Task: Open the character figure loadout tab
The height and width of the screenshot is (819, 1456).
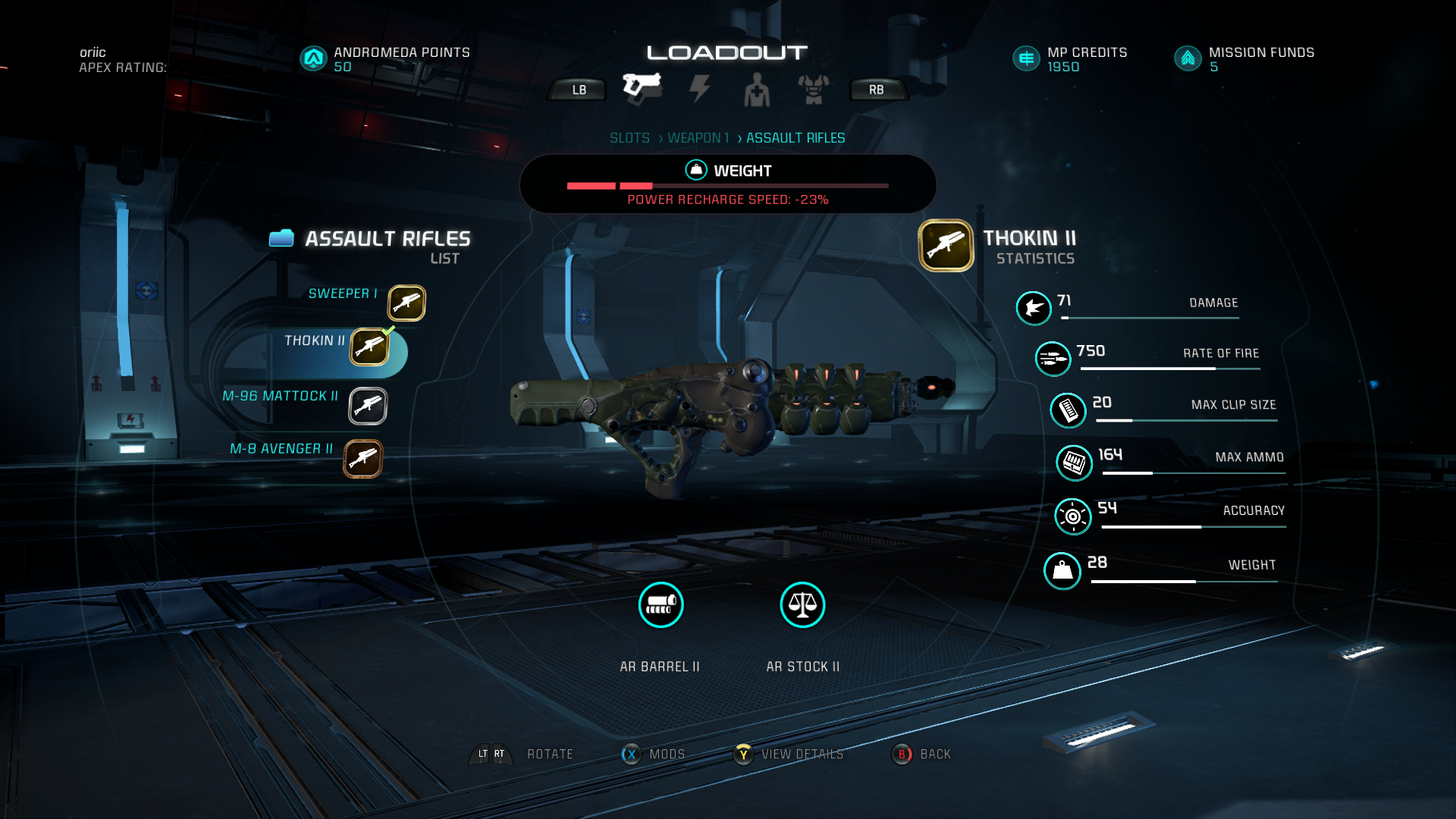Action: [756, 89]
